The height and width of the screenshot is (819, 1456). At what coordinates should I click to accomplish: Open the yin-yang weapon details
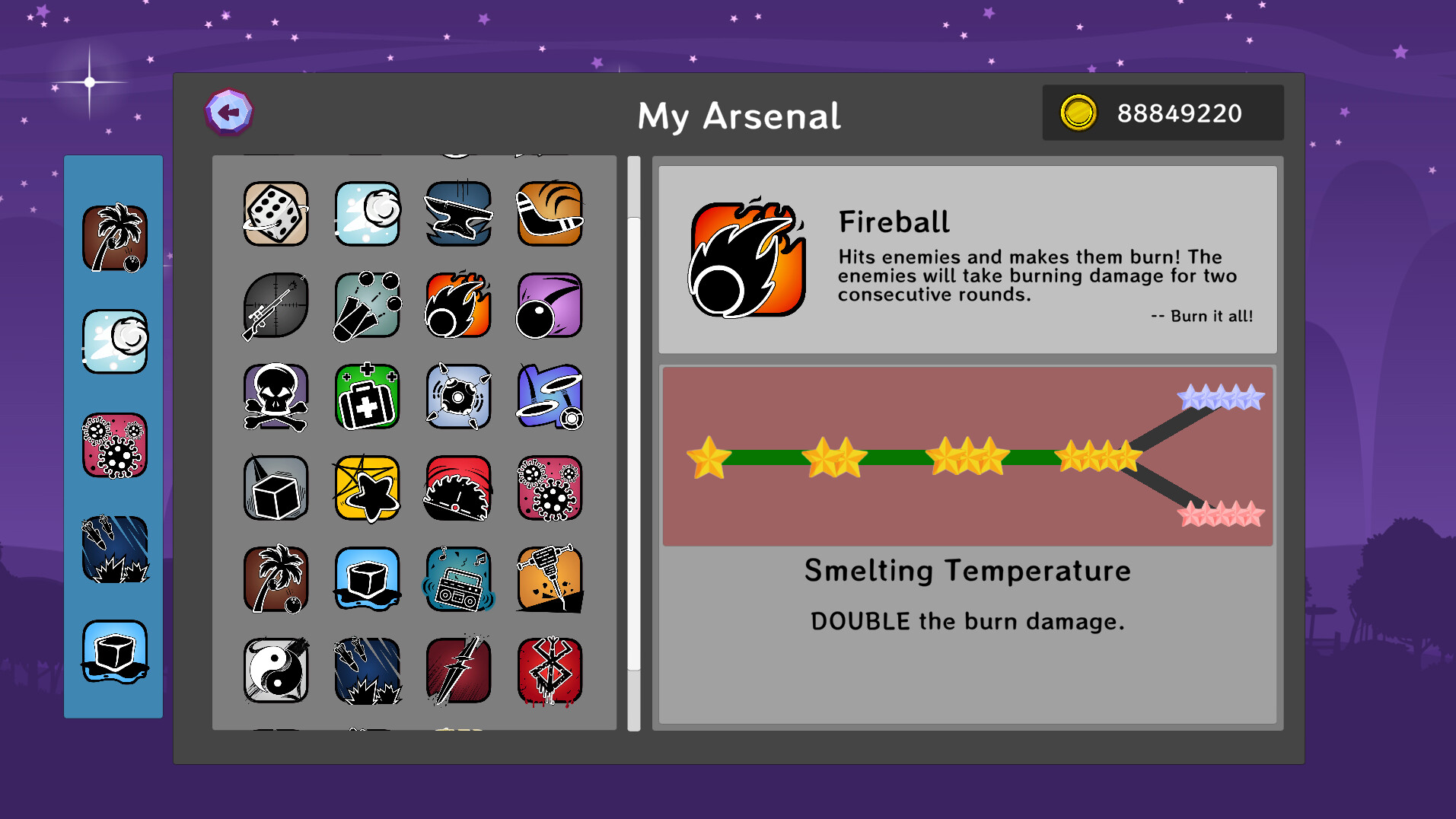(x=274, y=671)
